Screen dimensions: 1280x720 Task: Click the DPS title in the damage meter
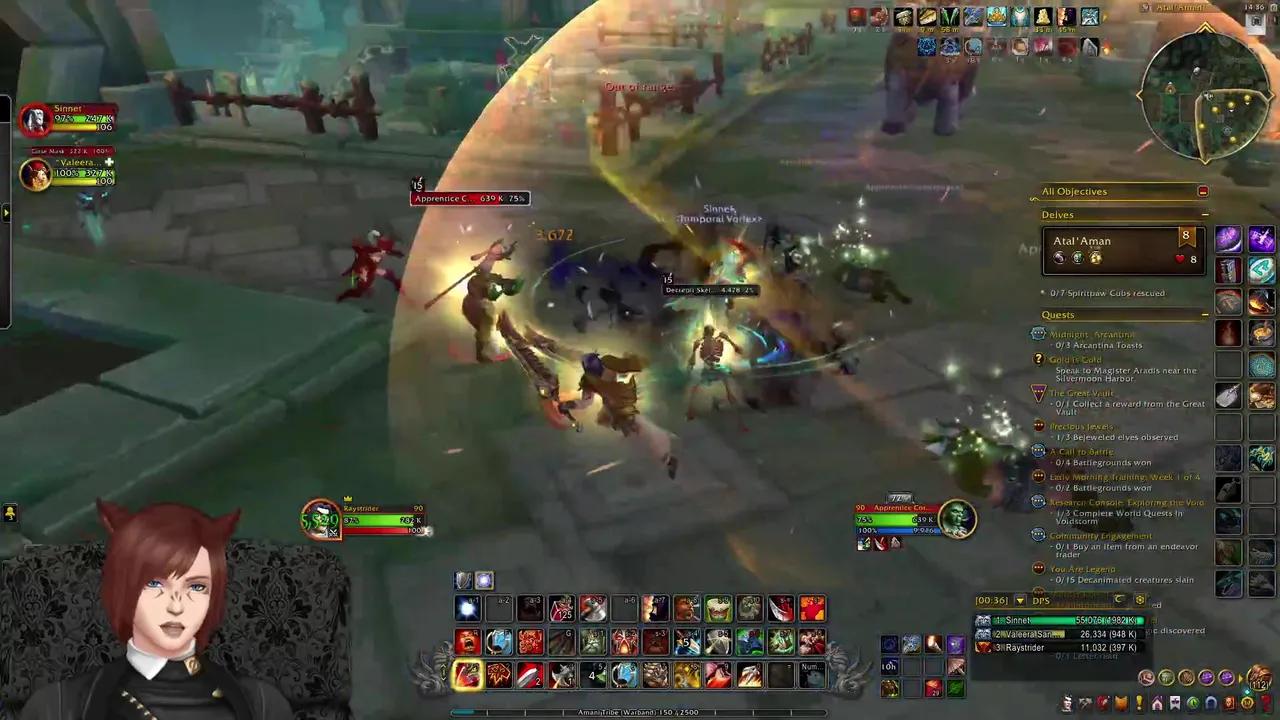click(1040, 600)
